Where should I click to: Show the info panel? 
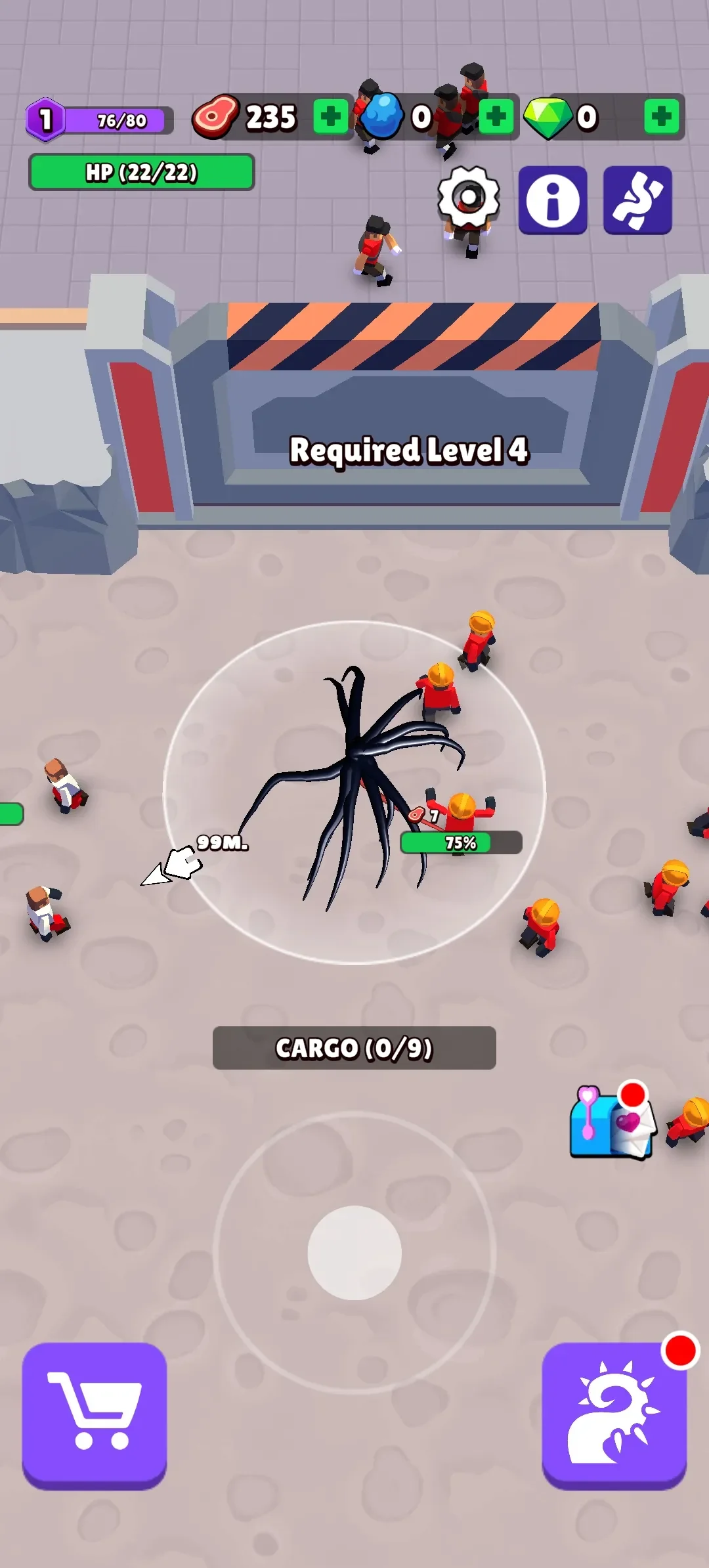pos(553,200)
